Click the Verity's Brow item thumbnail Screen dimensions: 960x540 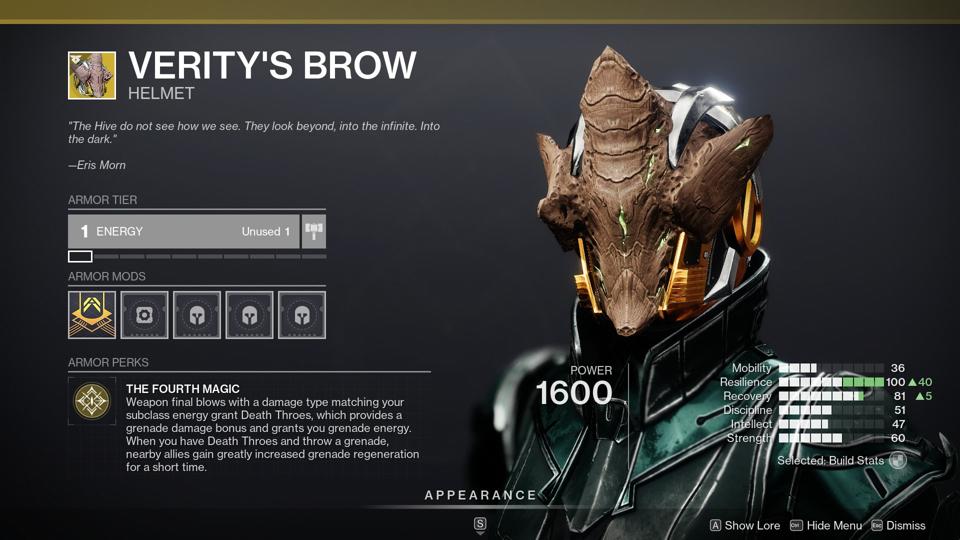click(x=92, y=76)
